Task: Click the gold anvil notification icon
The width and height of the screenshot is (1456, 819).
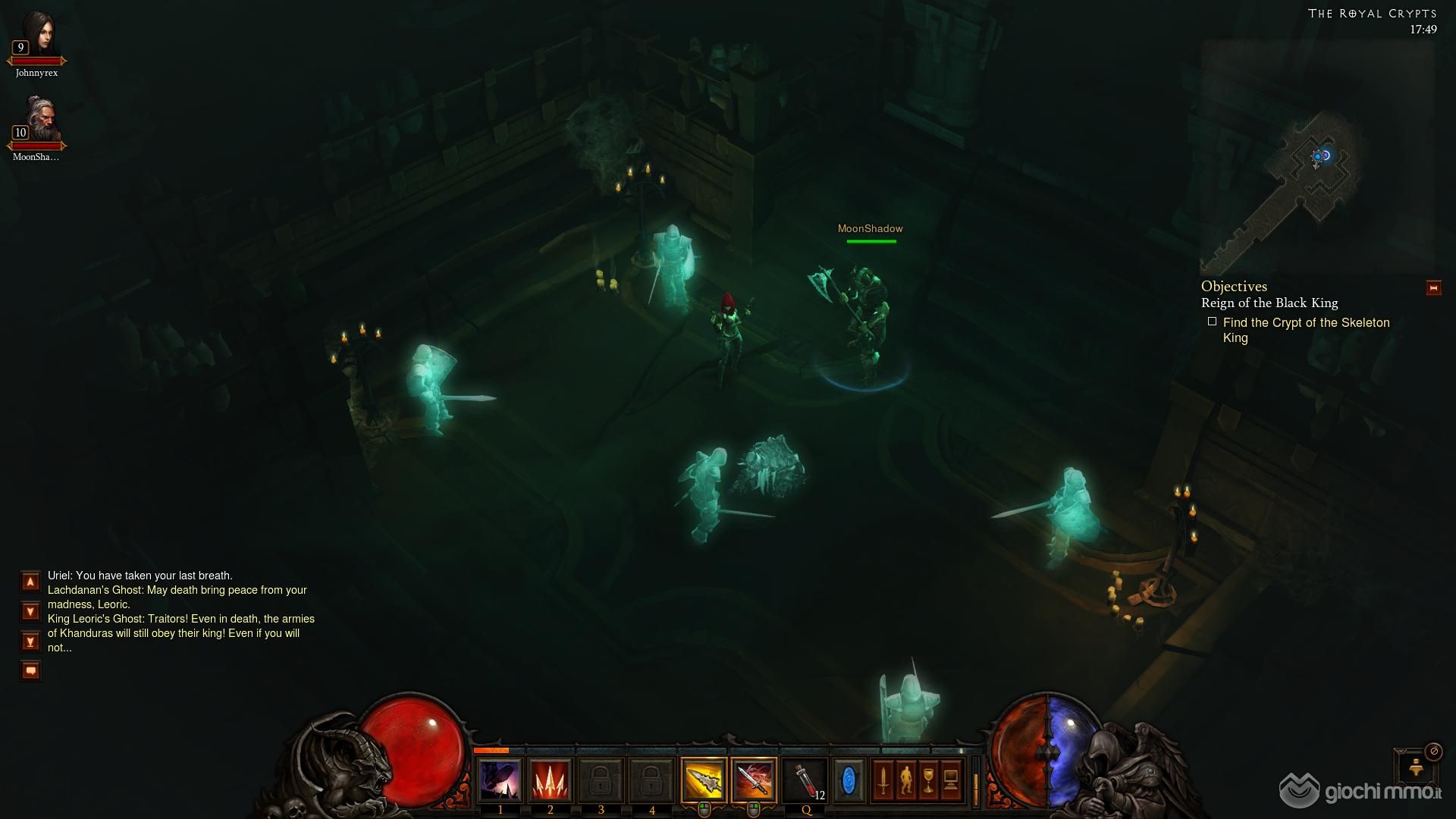Action: [1416, 767]
